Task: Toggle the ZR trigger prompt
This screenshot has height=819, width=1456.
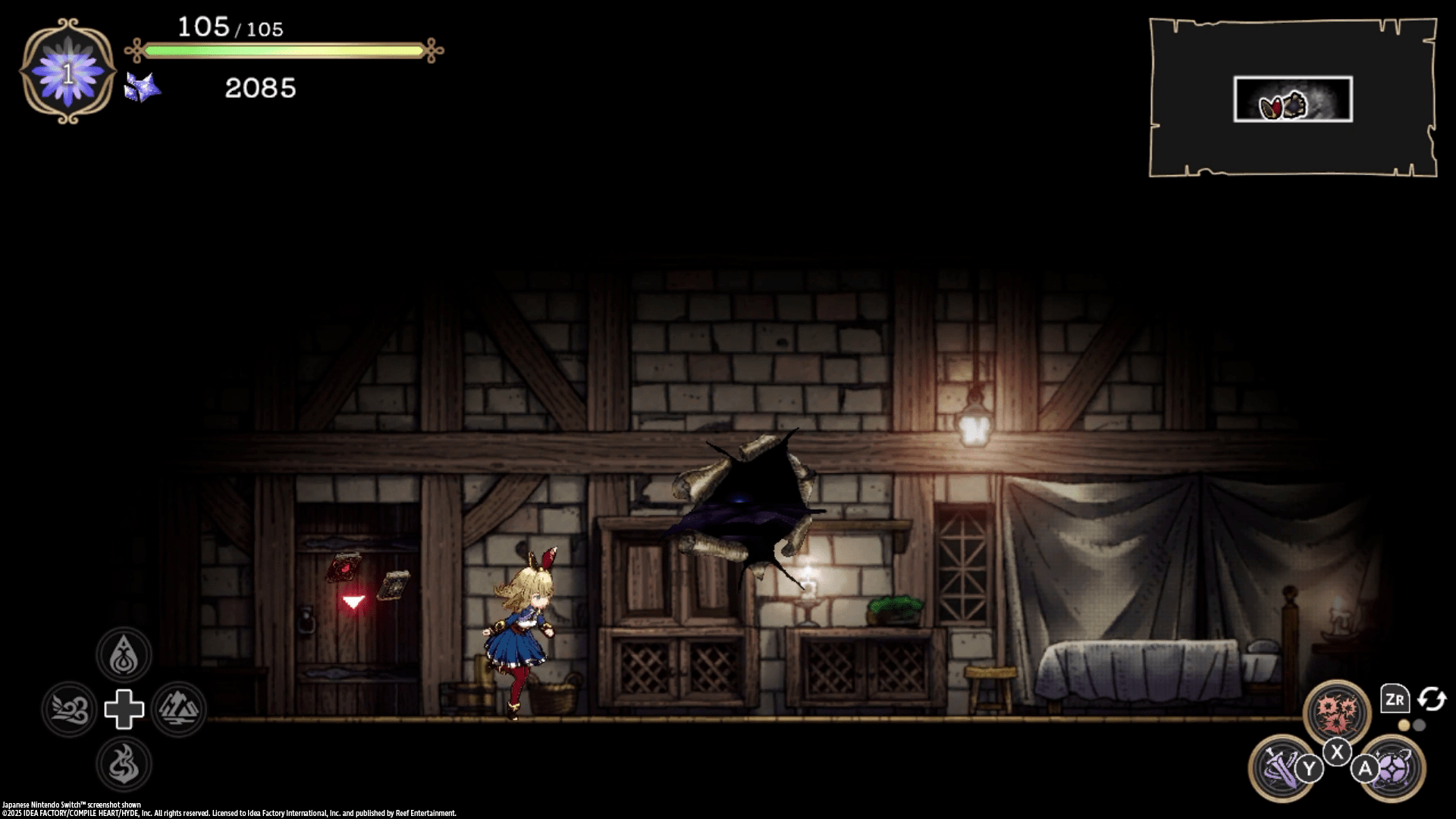Action: point(1395,698)
